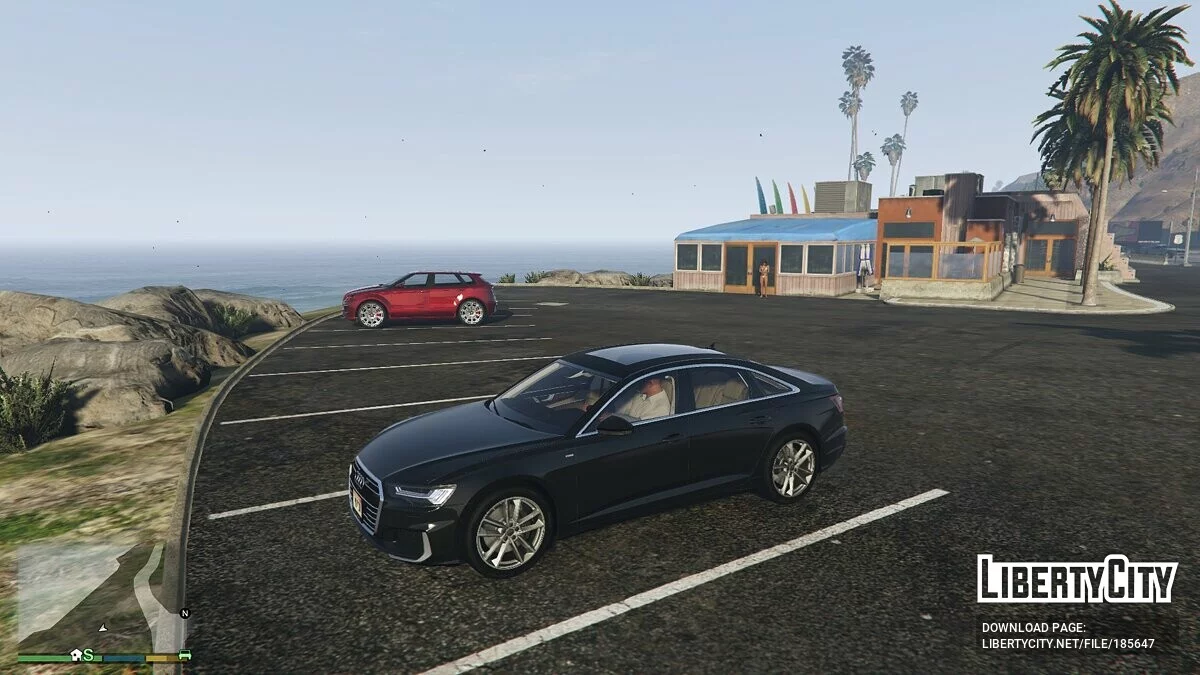This screenshot has width=1200, height=675.
Task: Click the white house blip on the minimap
Action: pyautogui.click(x=76, y=655)
